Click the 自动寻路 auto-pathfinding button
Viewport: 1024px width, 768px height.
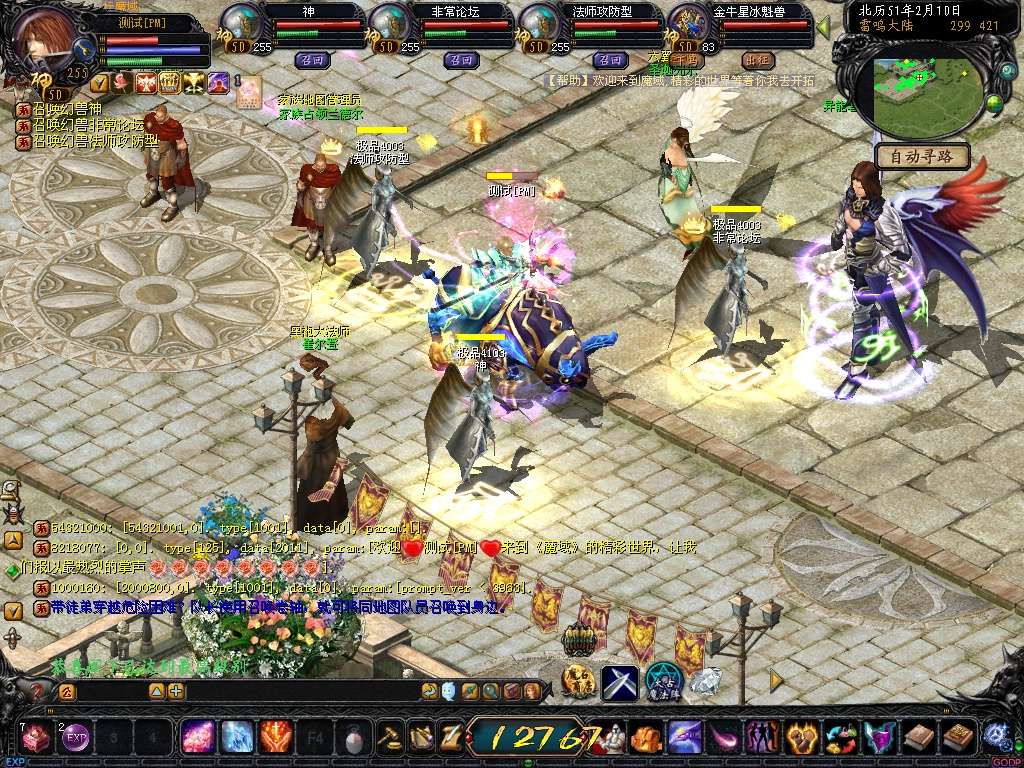tap(923, 156)
